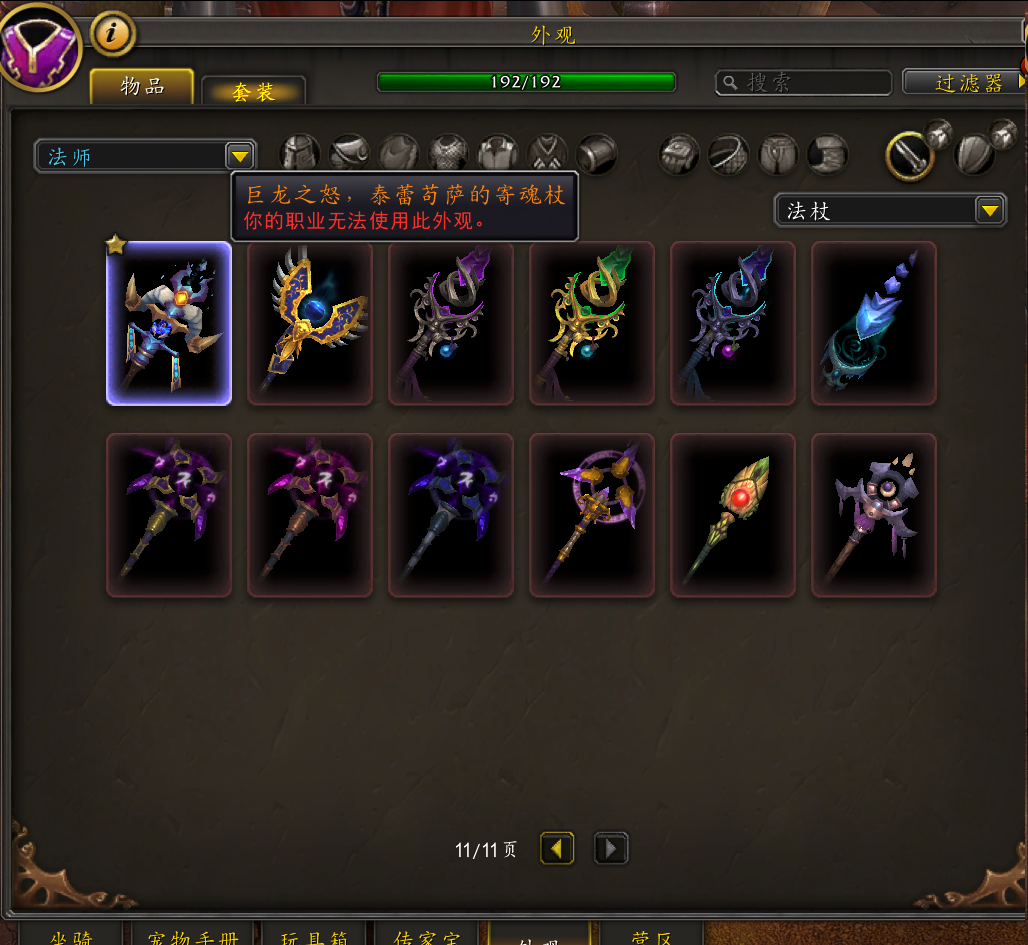Select the staff with red gem tip
Viewport: 1028px width, 945px height.
(733, 515)
